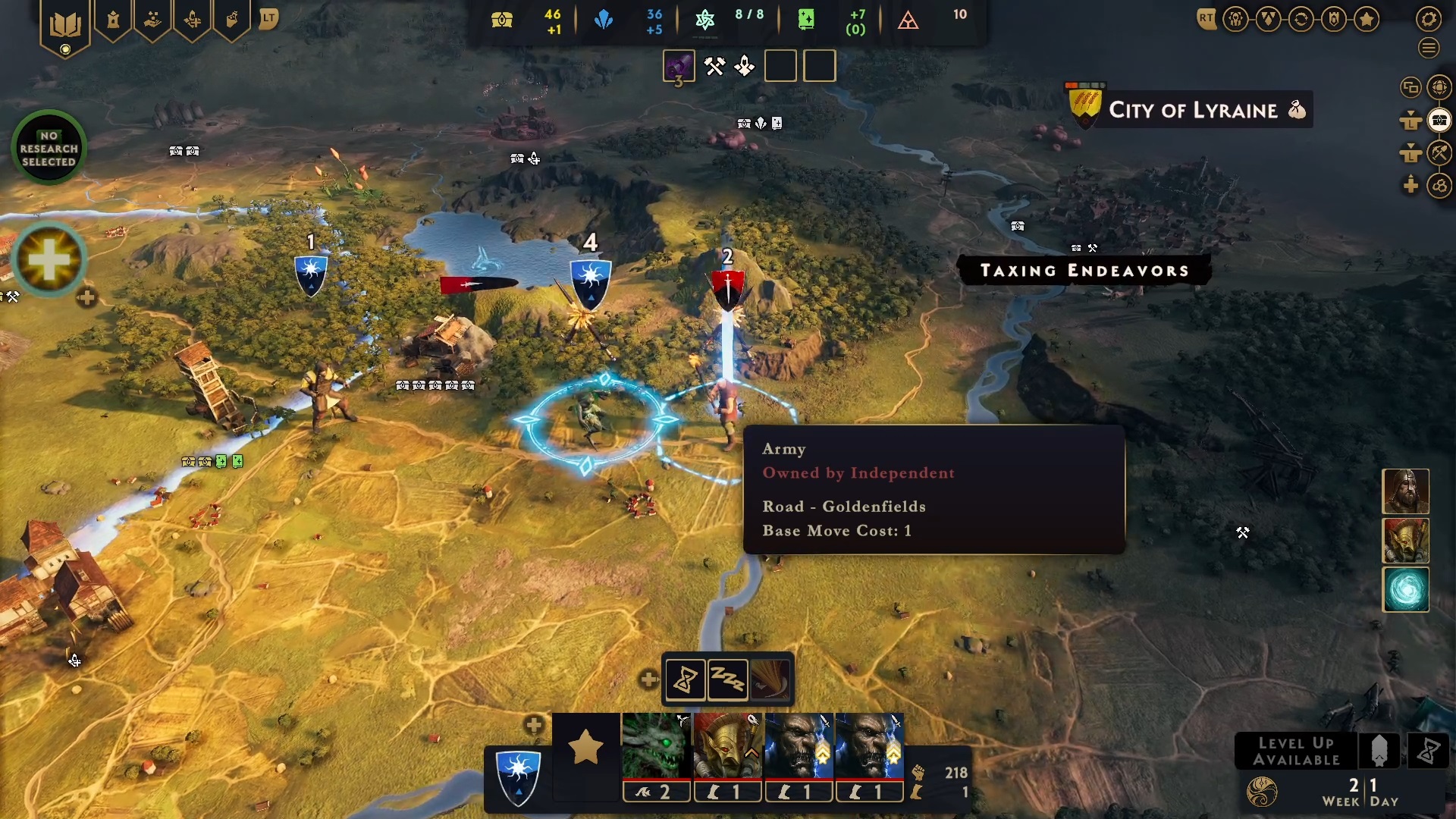Screen dimensions: 1456x819
Task: Click the gold star army slot
Action: [585, 748]
